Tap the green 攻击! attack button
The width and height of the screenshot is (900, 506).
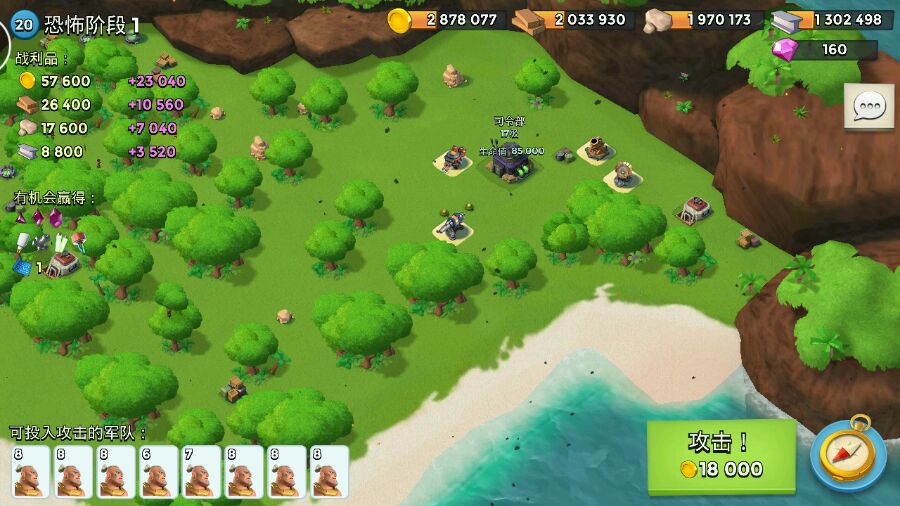click(721, 457)
